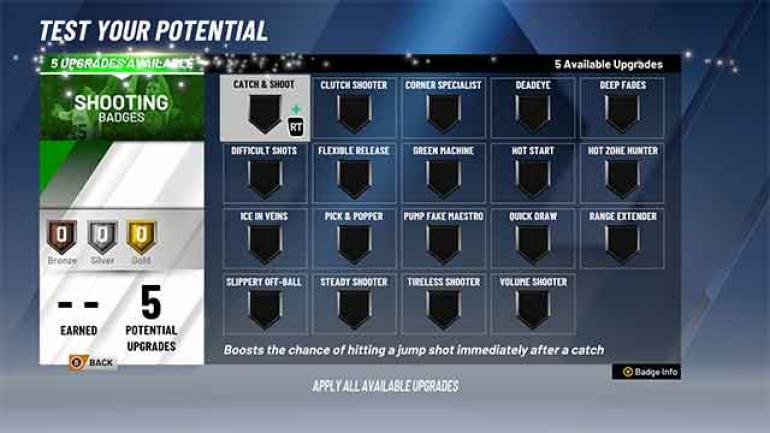Viewport: 770px width, 433px height.
Task: Select the Pump Fake Maestro badge
Action: coord(443,239)
